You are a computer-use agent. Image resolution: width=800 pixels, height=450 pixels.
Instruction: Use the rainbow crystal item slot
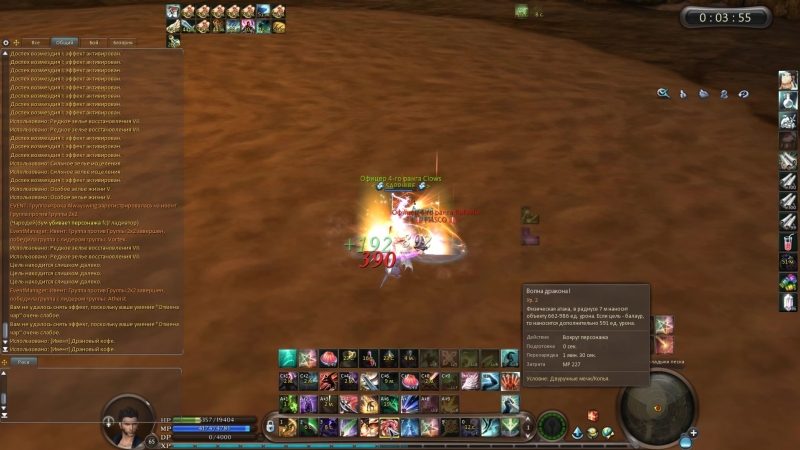pyautogui.click(x=788, y=282)
